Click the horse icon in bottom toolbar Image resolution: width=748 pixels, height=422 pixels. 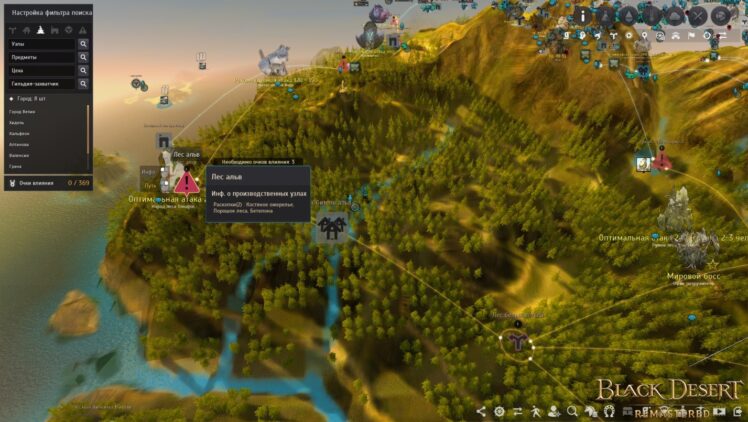click(x=590, y=411)
